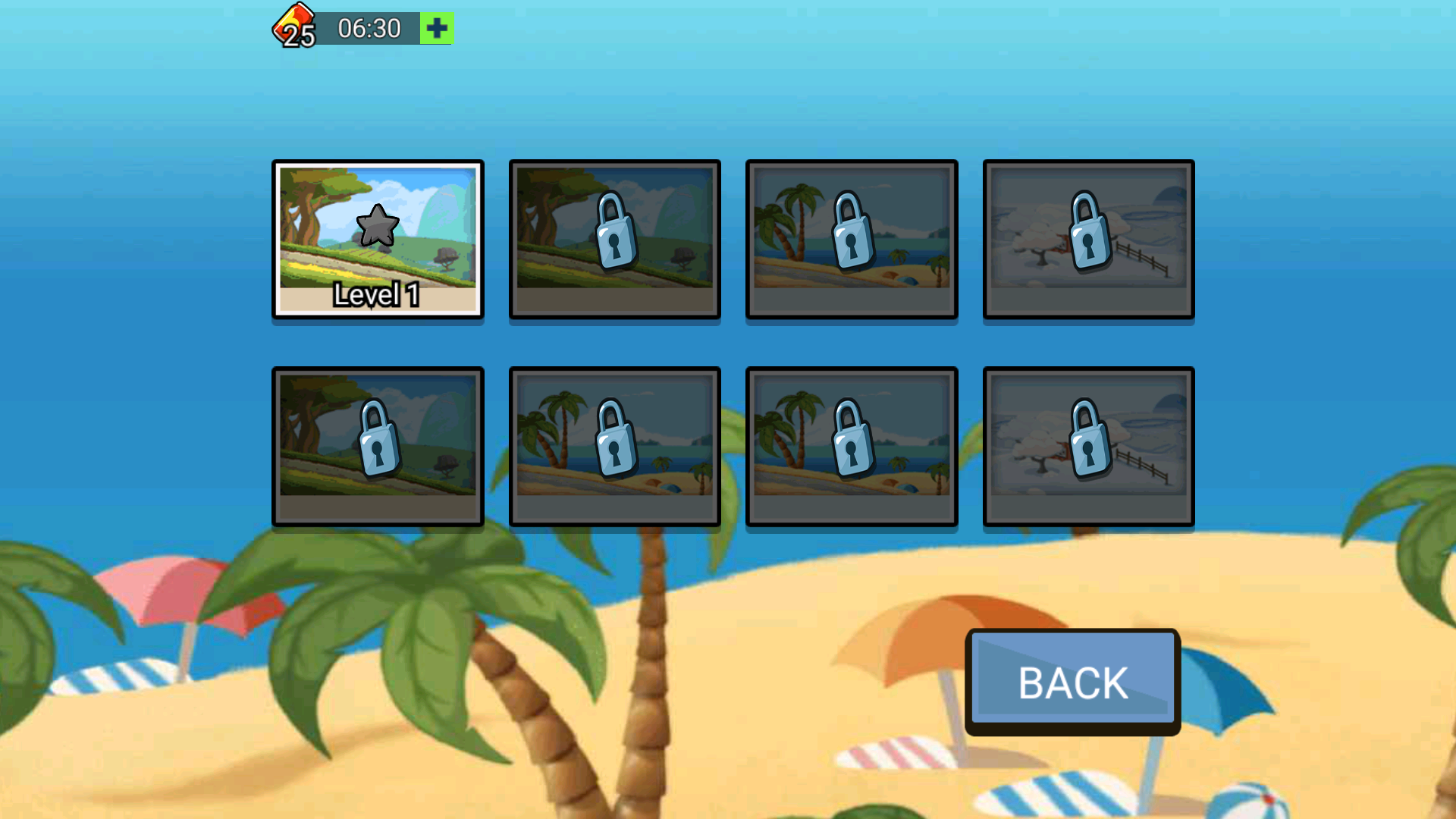
Task: Tap the Level 1 label text
Action: point(378,296)
